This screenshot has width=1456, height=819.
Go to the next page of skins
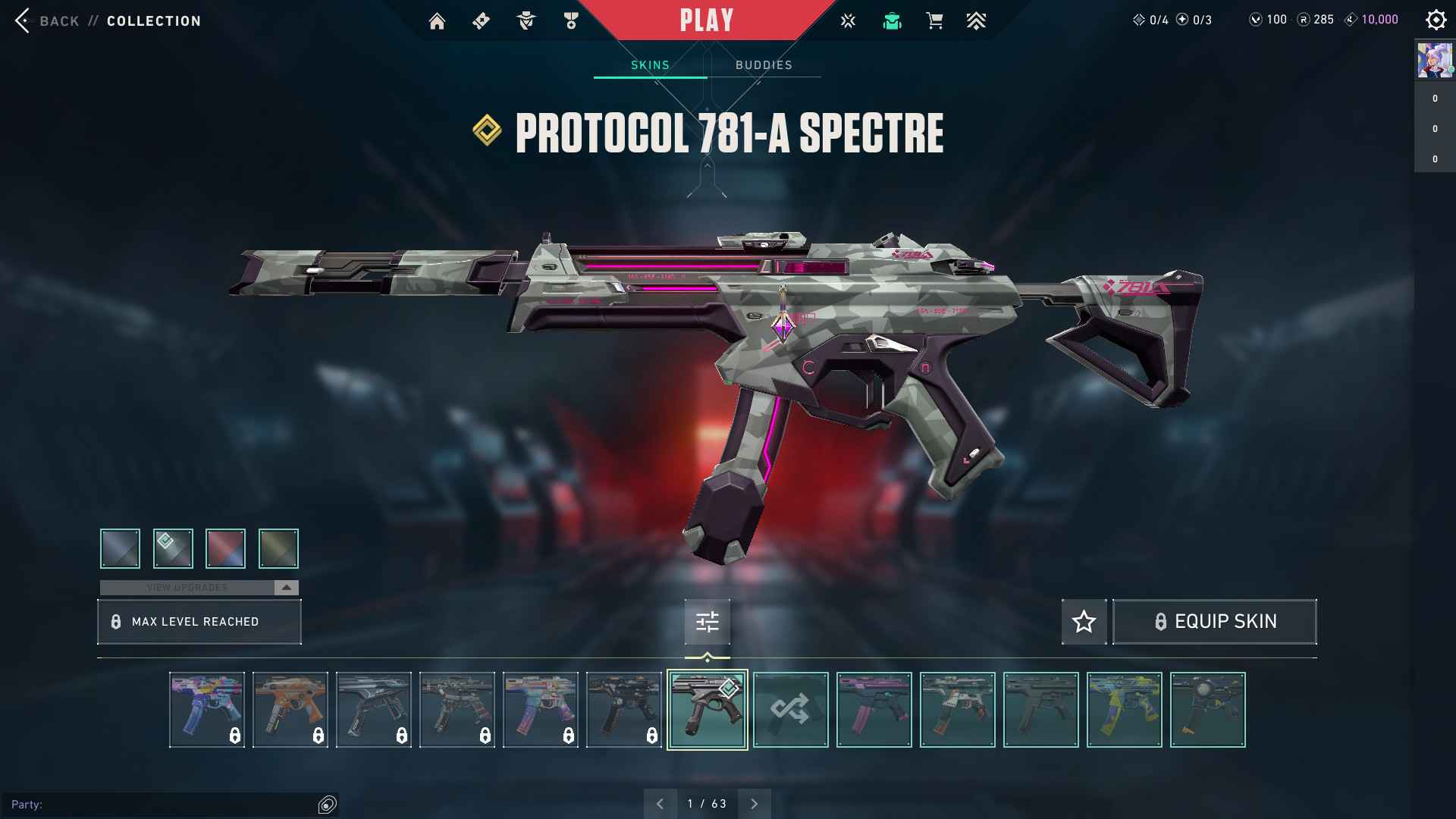click(754, 804)
